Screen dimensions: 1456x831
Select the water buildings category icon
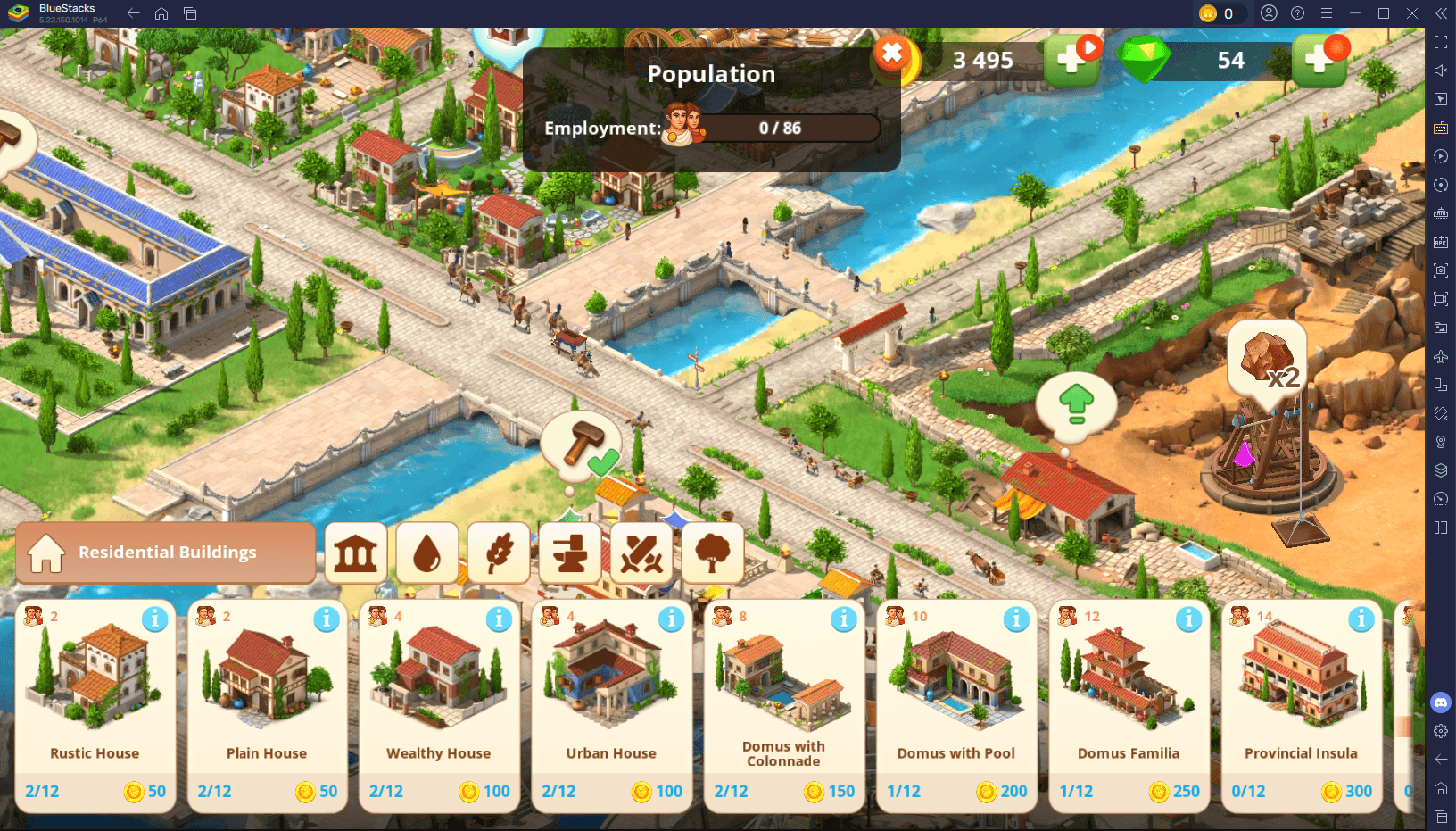tap(427, 553)
